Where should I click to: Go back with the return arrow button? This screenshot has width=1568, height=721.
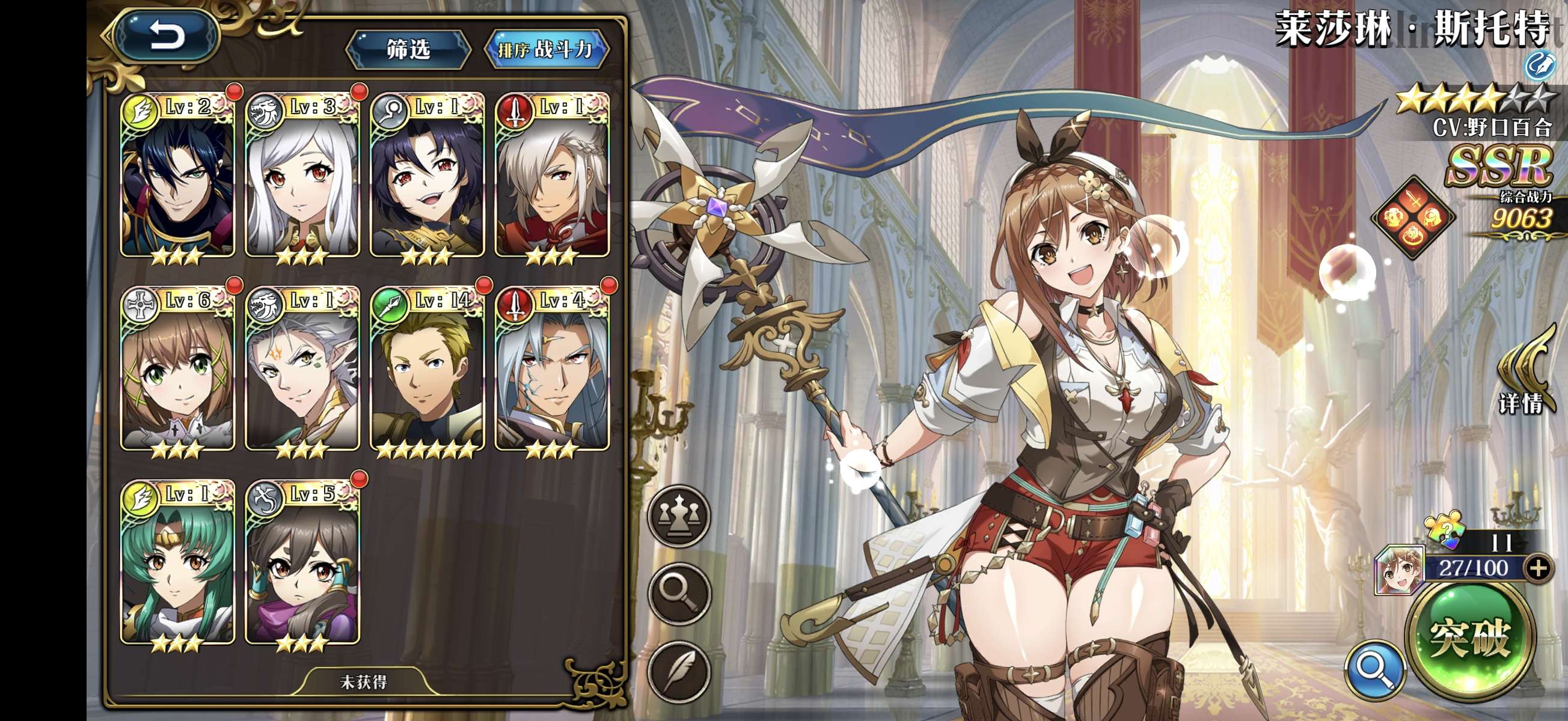[166, 37]
